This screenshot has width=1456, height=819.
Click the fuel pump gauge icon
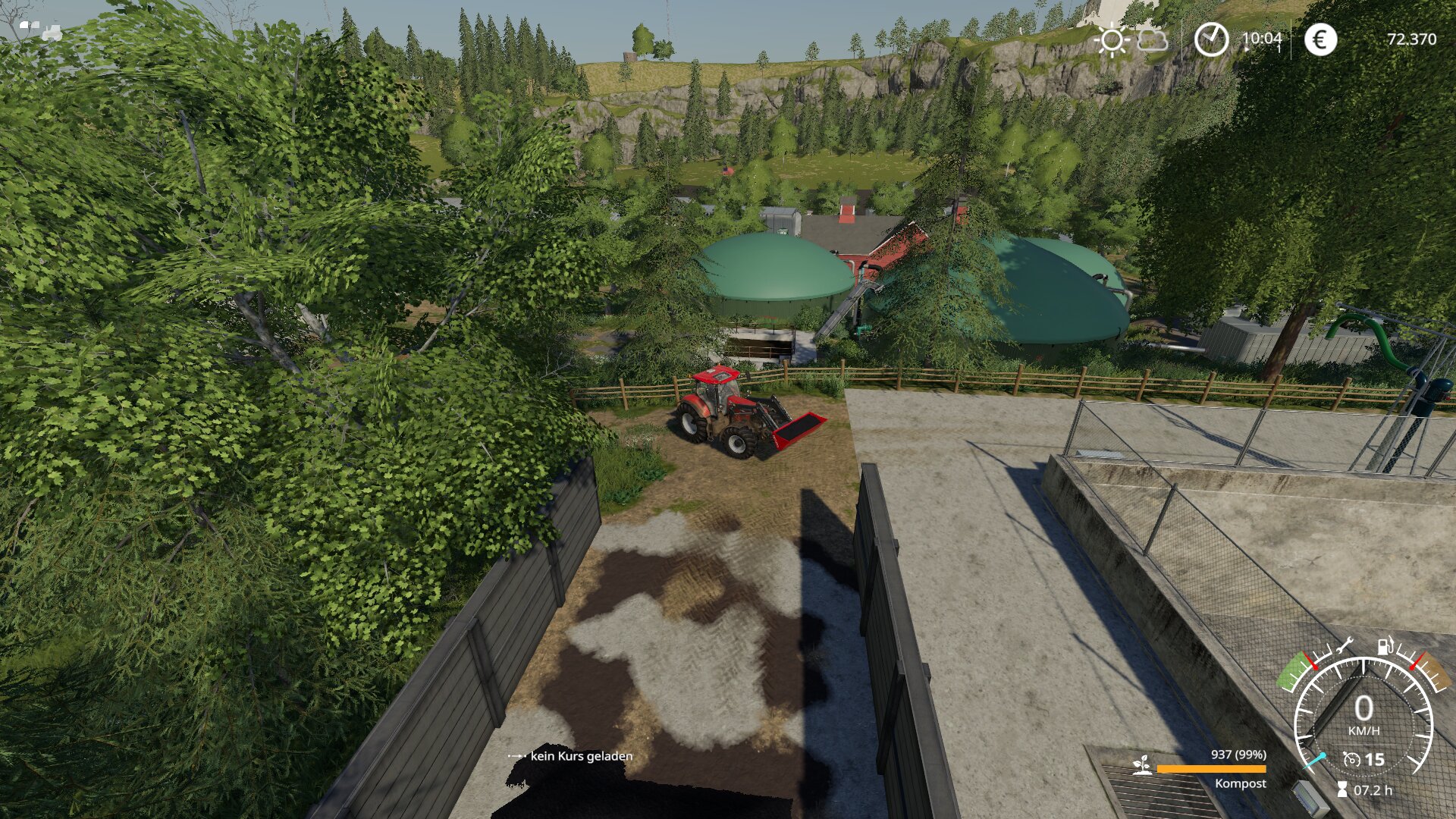[x=1386, y=645]
